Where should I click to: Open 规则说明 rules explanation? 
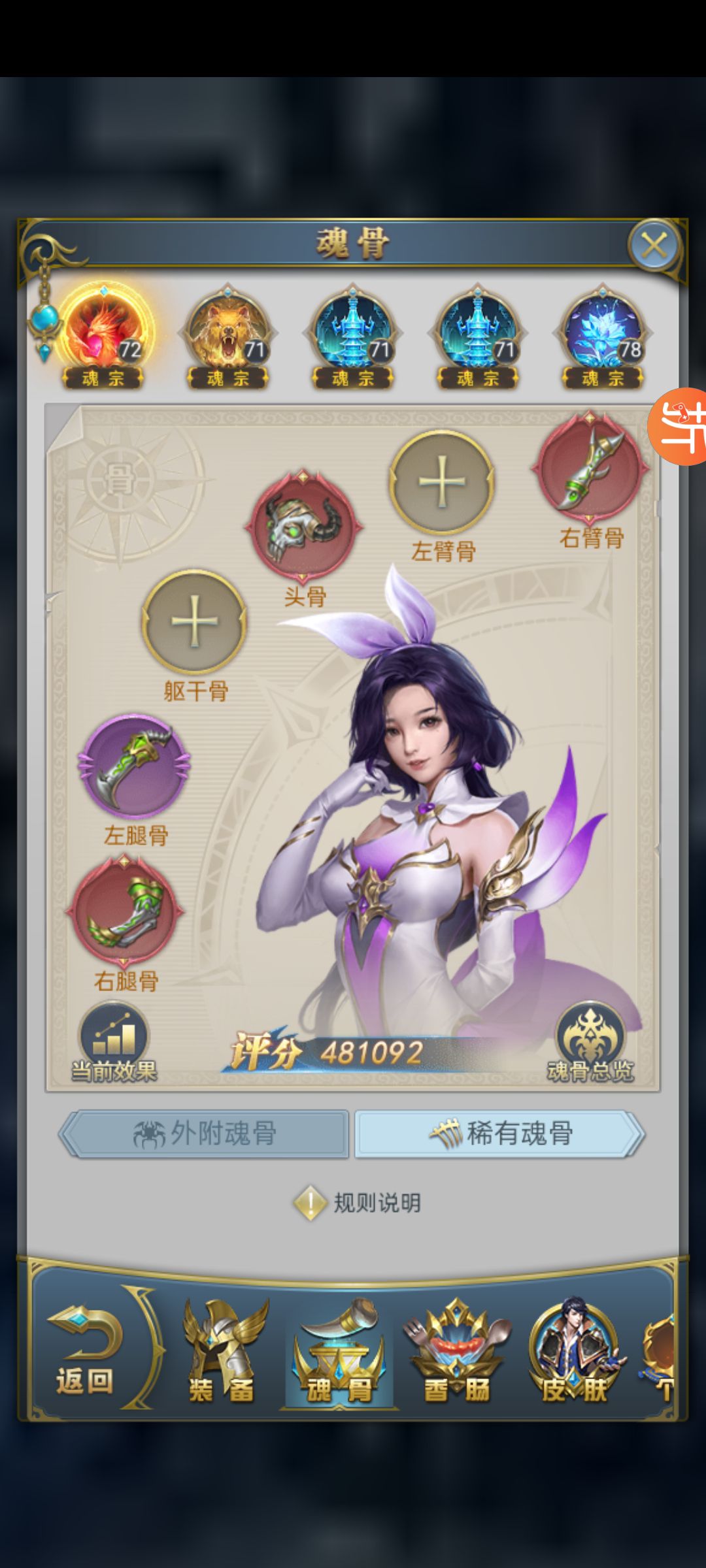point(358,1202)
